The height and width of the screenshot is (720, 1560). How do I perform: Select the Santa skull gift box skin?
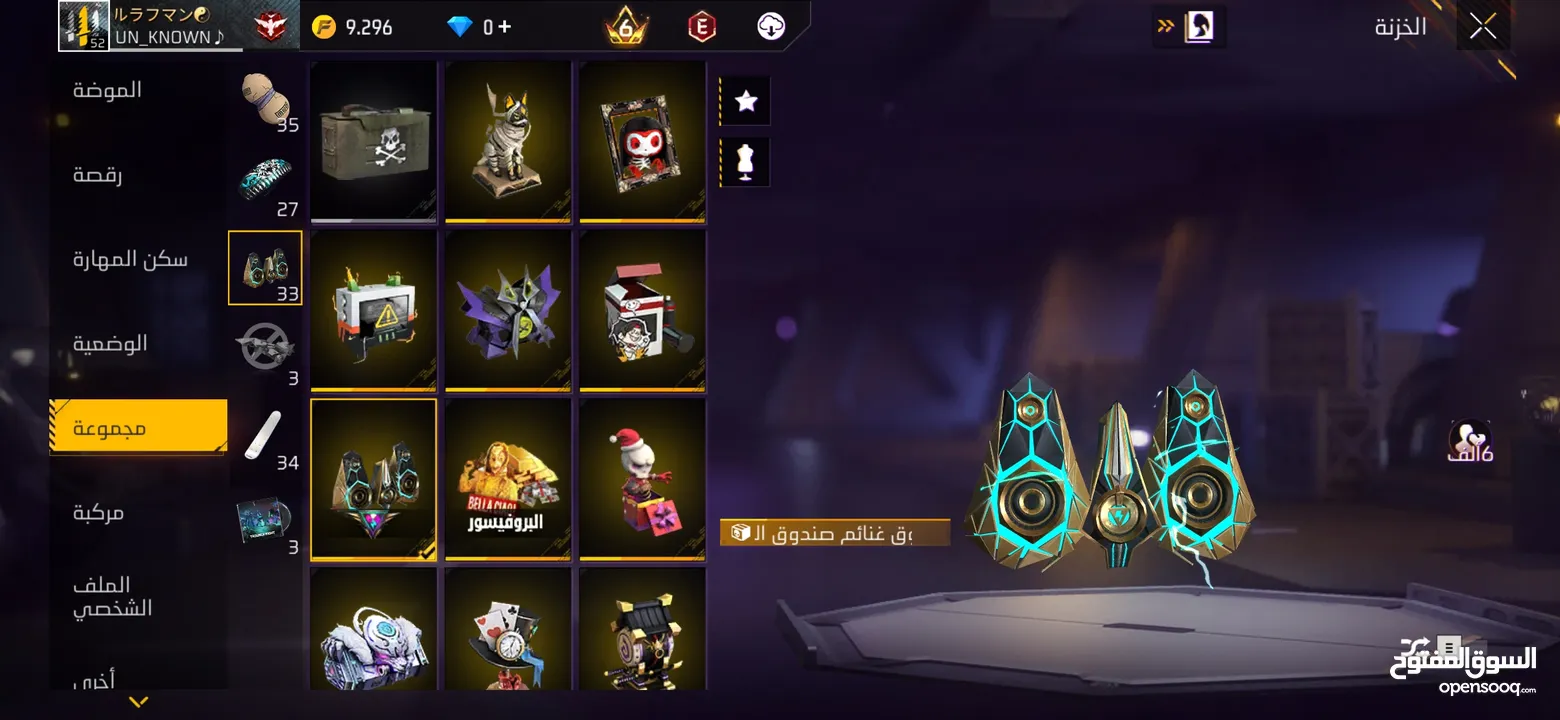643,479
